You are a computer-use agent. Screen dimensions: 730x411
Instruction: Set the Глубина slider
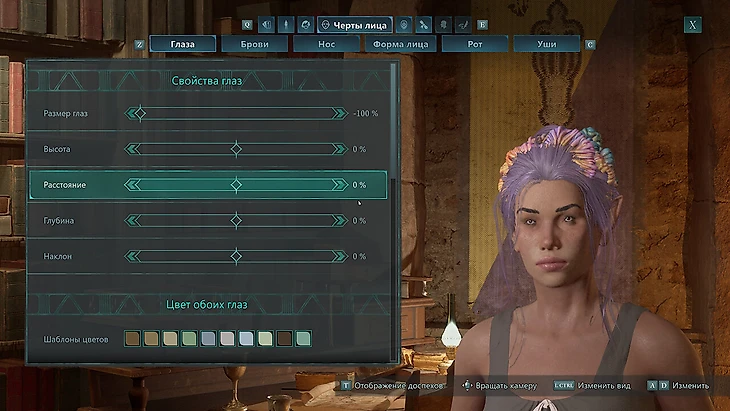(236, 221)
